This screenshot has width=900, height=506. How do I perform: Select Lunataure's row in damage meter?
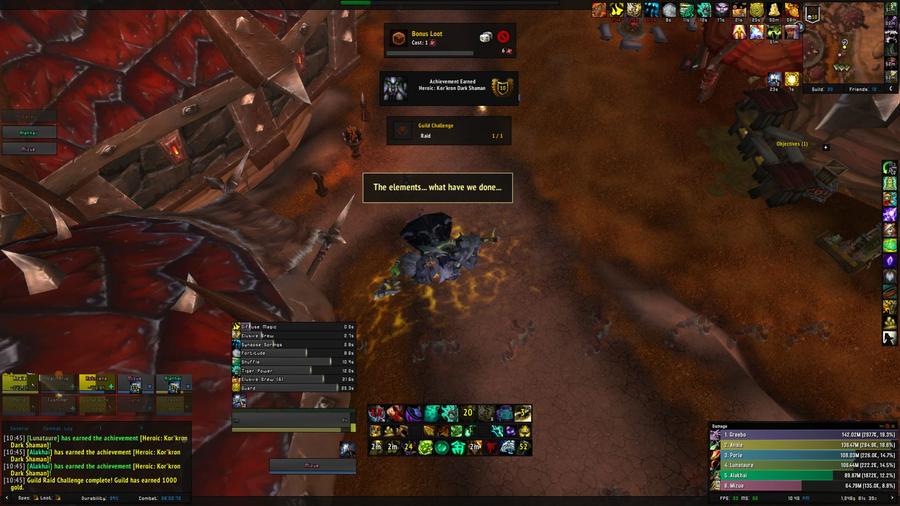pos(801,465)
